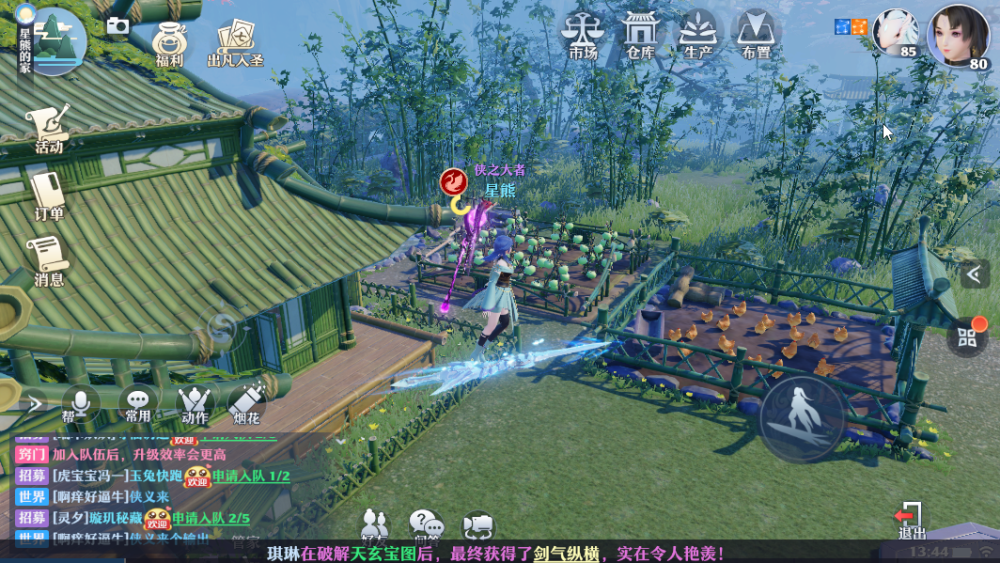Image resolution: width=1000 pixels, height=563 pixels.
Task: Click the level 80 character portrait
Action: [x=958, y=36]
